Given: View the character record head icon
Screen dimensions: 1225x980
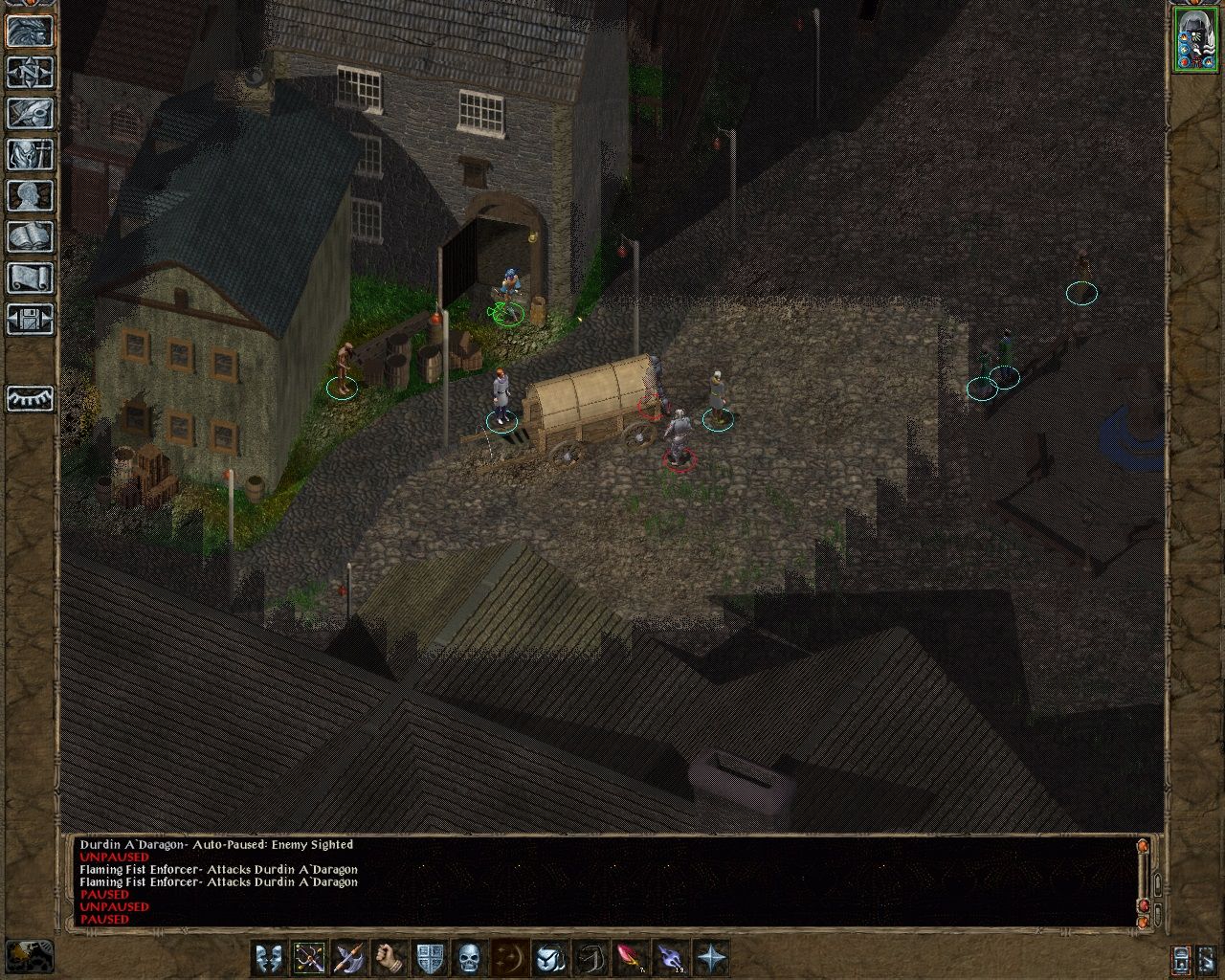Looking at the screenshot, I should coord(27,195).
